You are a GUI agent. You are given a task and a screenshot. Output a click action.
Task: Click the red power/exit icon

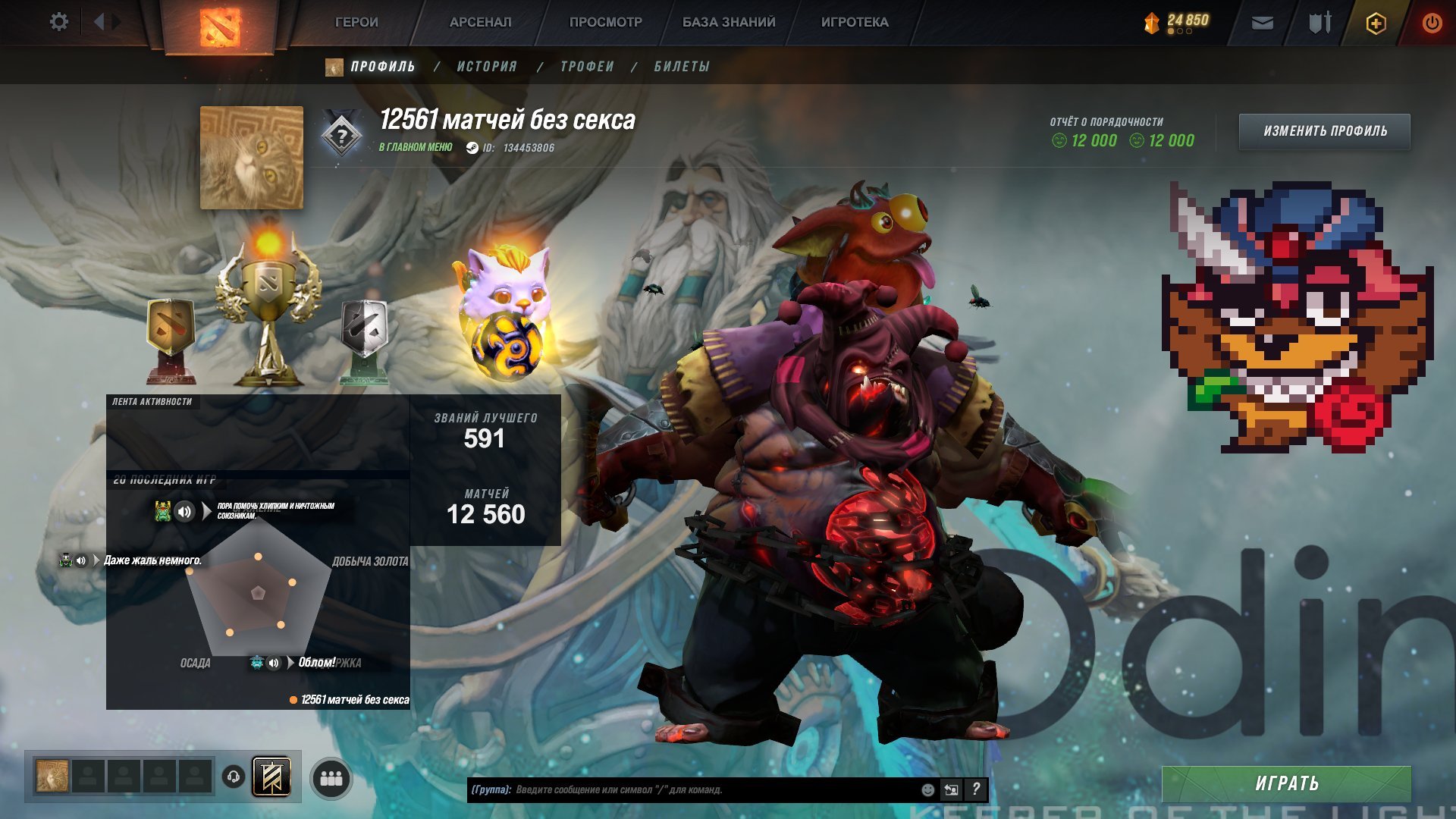(x=1430, y=21)
